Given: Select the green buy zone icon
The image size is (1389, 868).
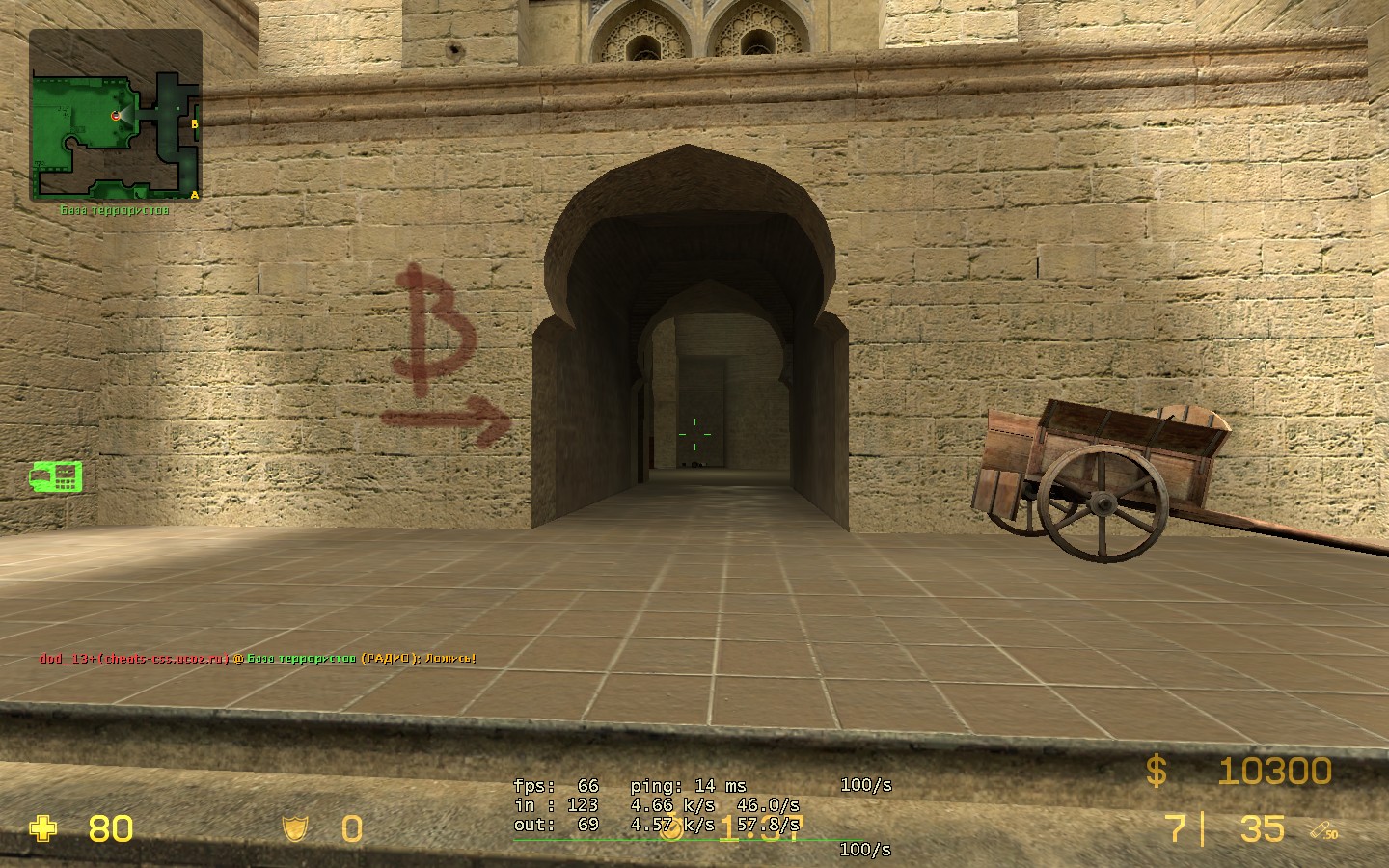Looking at the screenshot, I should (55, 476).
